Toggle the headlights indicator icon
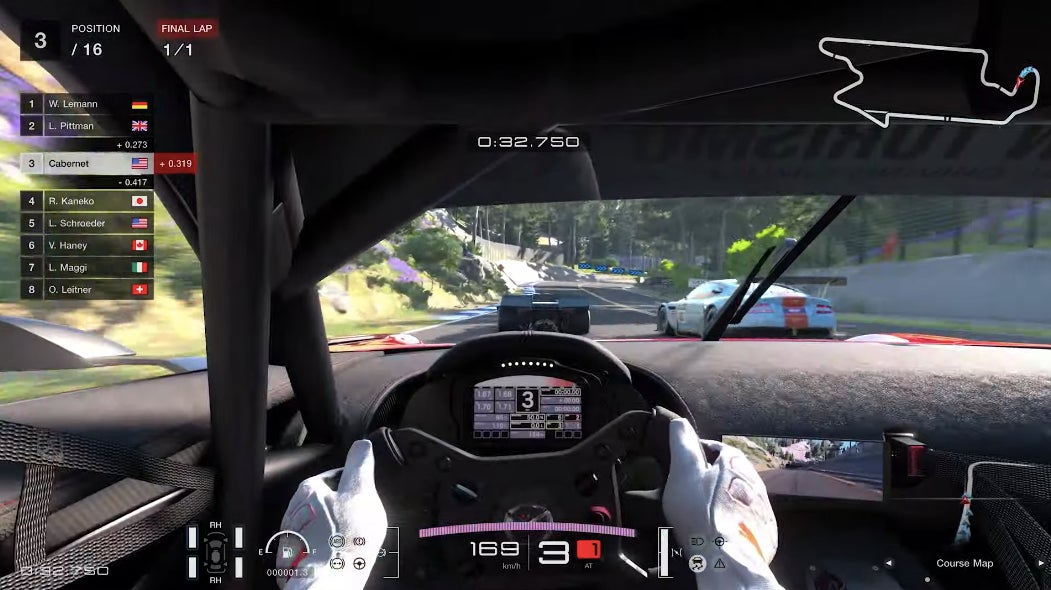The height and width of the screenshot is (590, 1051). 697,541
